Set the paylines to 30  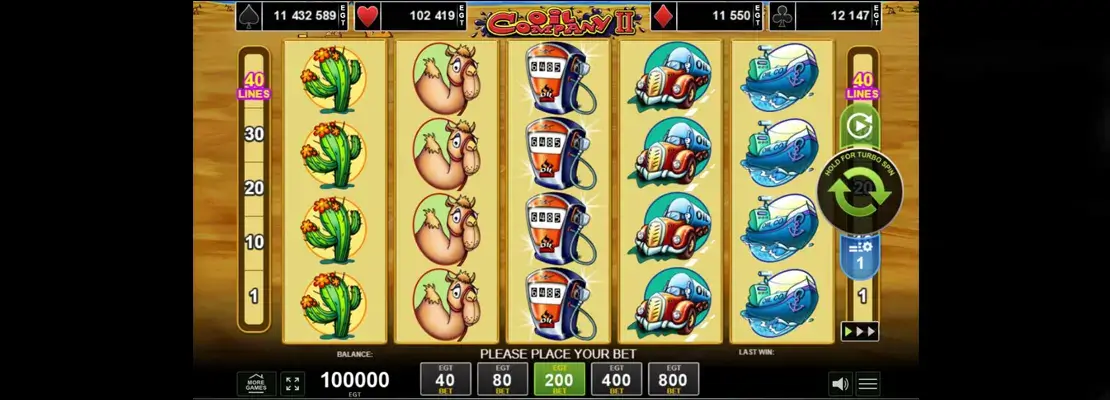(x=254, y=133)
